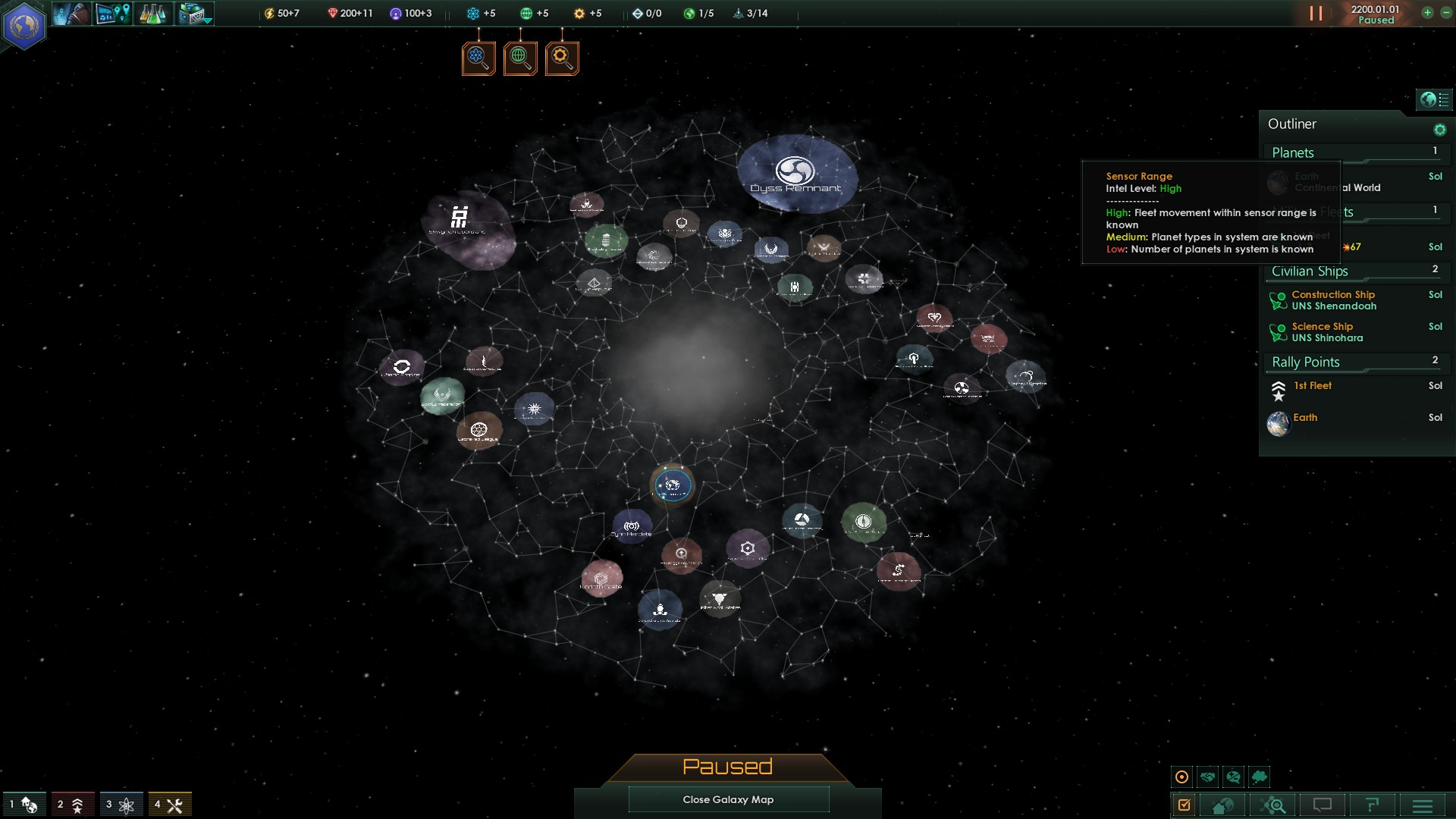Select the UNS Shenandoah construction ship
This screenshot has height=819, width=1456.
[1333, 300]
